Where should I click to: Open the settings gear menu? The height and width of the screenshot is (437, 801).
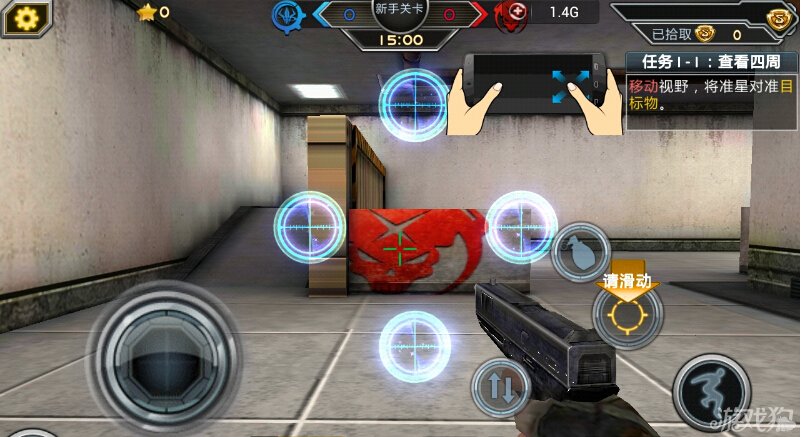click(x=21, y=17)
